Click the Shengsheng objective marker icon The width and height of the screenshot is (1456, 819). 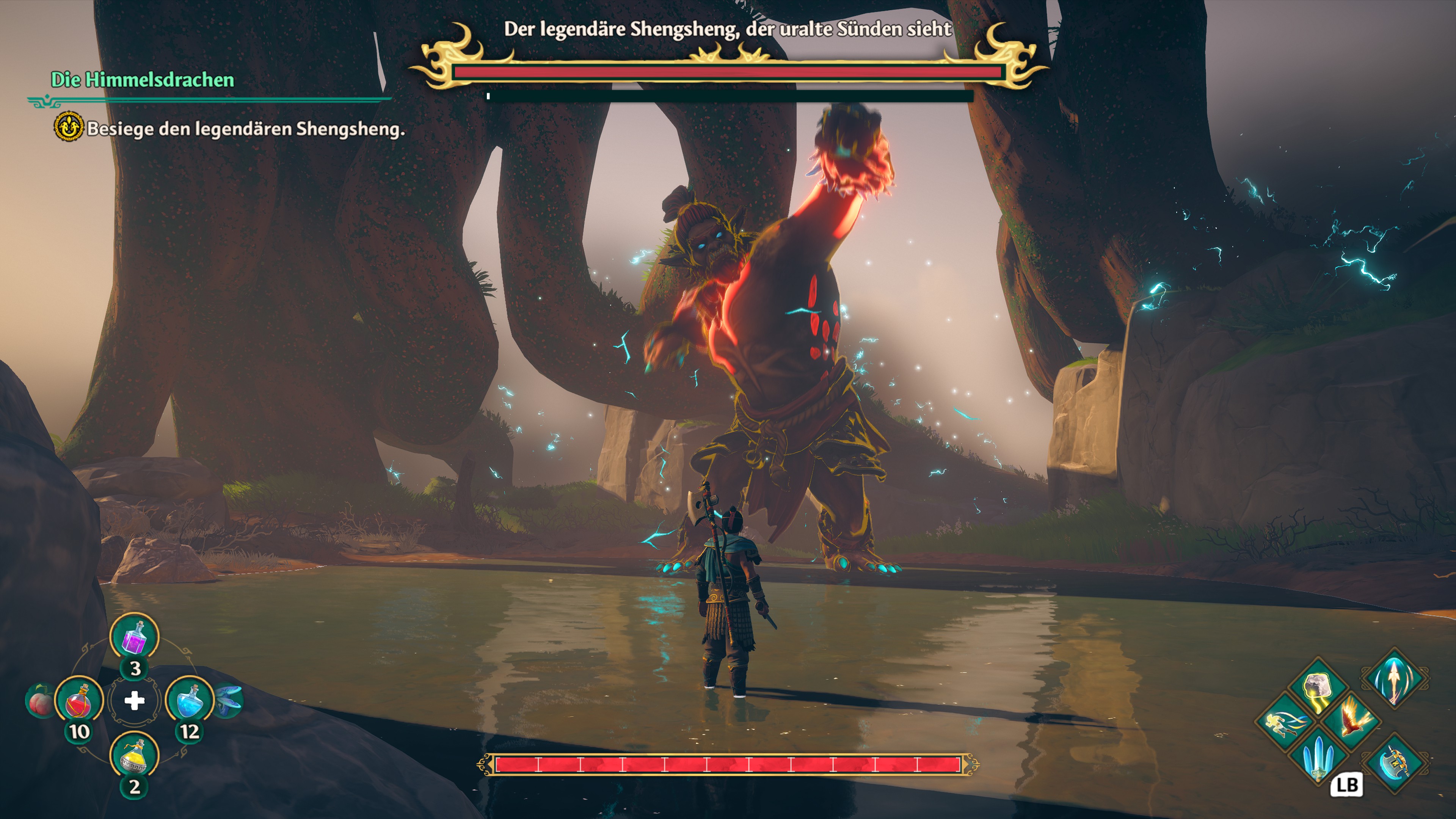pyautogui.click(x=68, y=127)
